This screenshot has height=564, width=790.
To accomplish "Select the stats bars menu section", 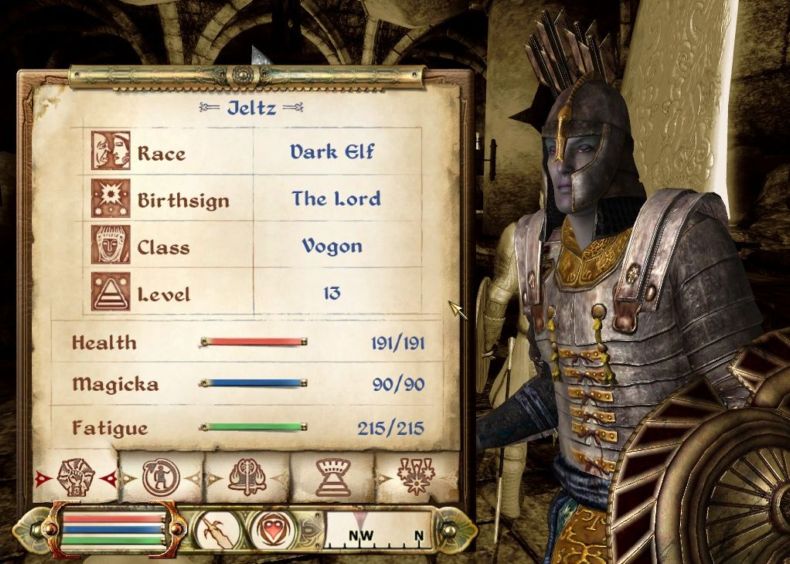I will pos(112,528).
